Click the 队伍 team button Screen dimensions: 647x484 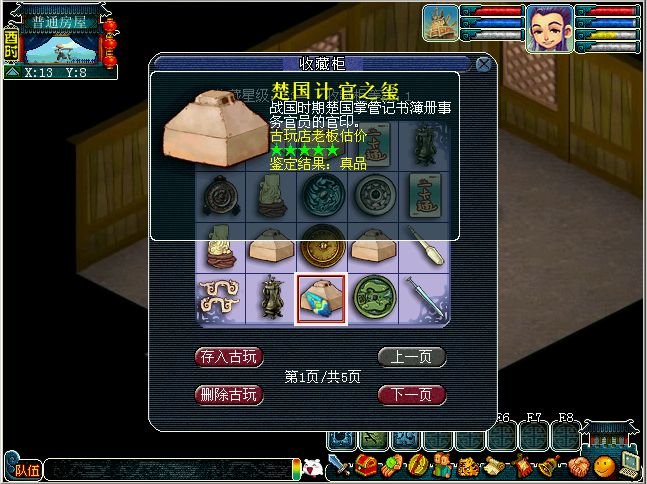[25, 468]
